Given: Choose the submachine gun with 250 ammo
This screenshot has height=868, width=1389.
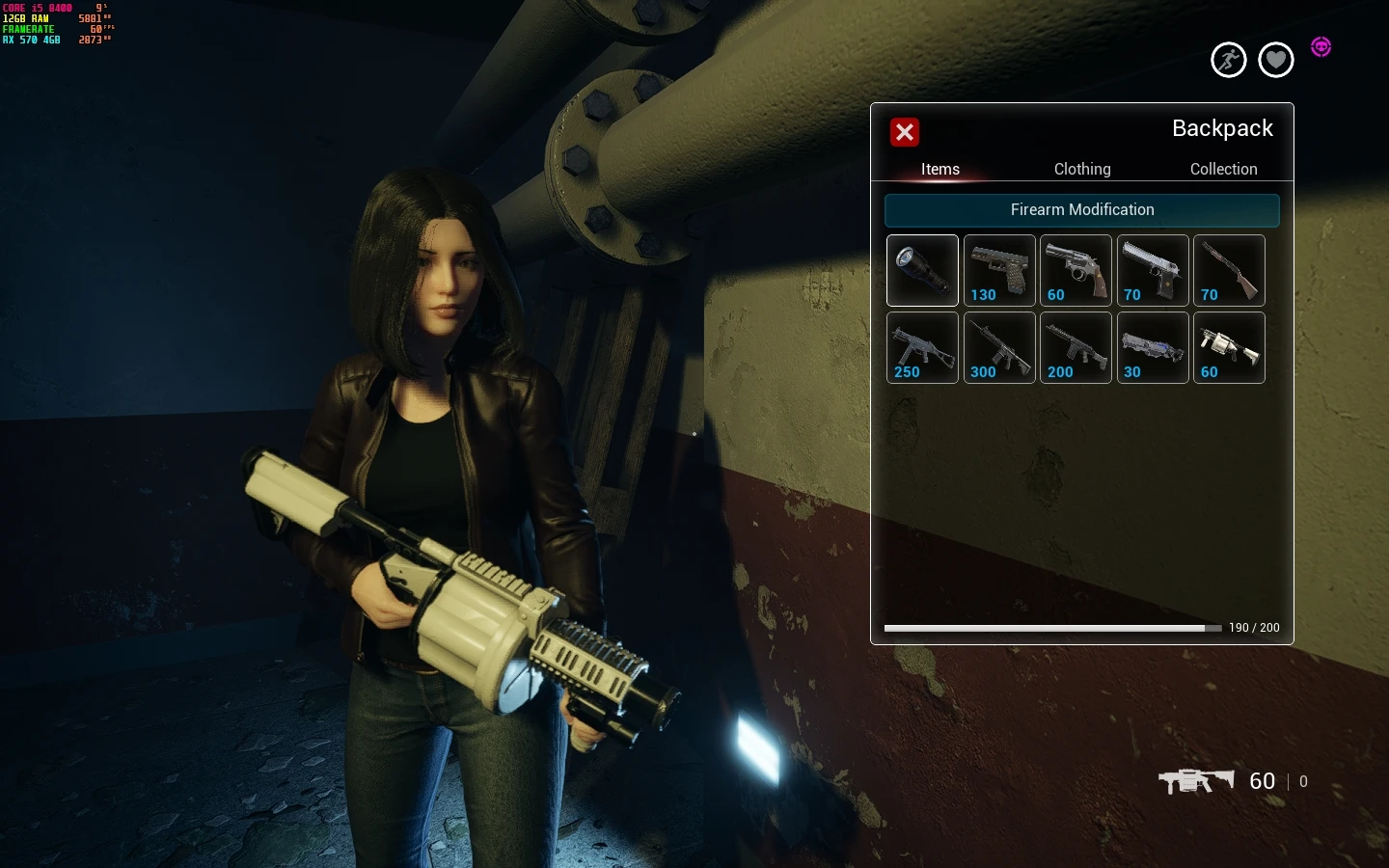Looking at the screenshot, I should coord(922,347).
